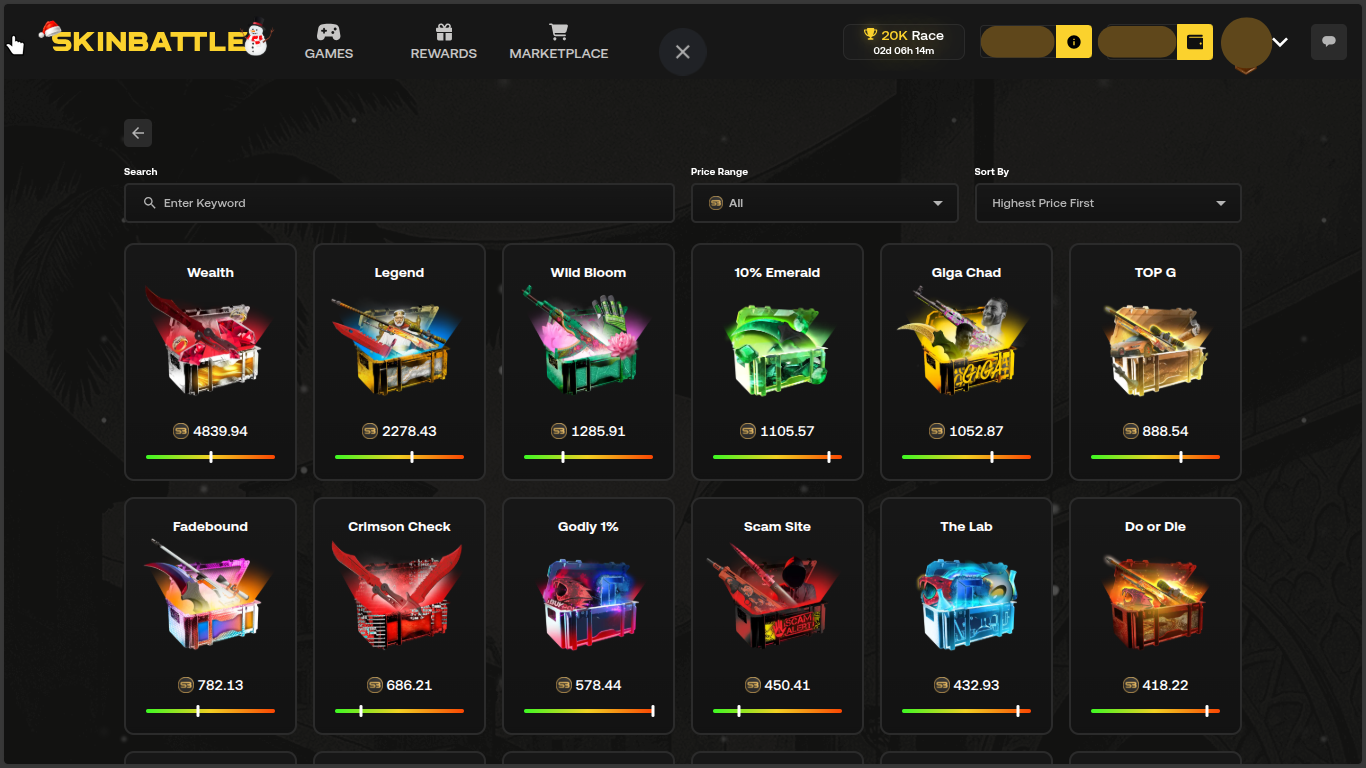1366x768 pixels.
Task: Open the Scam Site case
Action: tap(777, 615)
